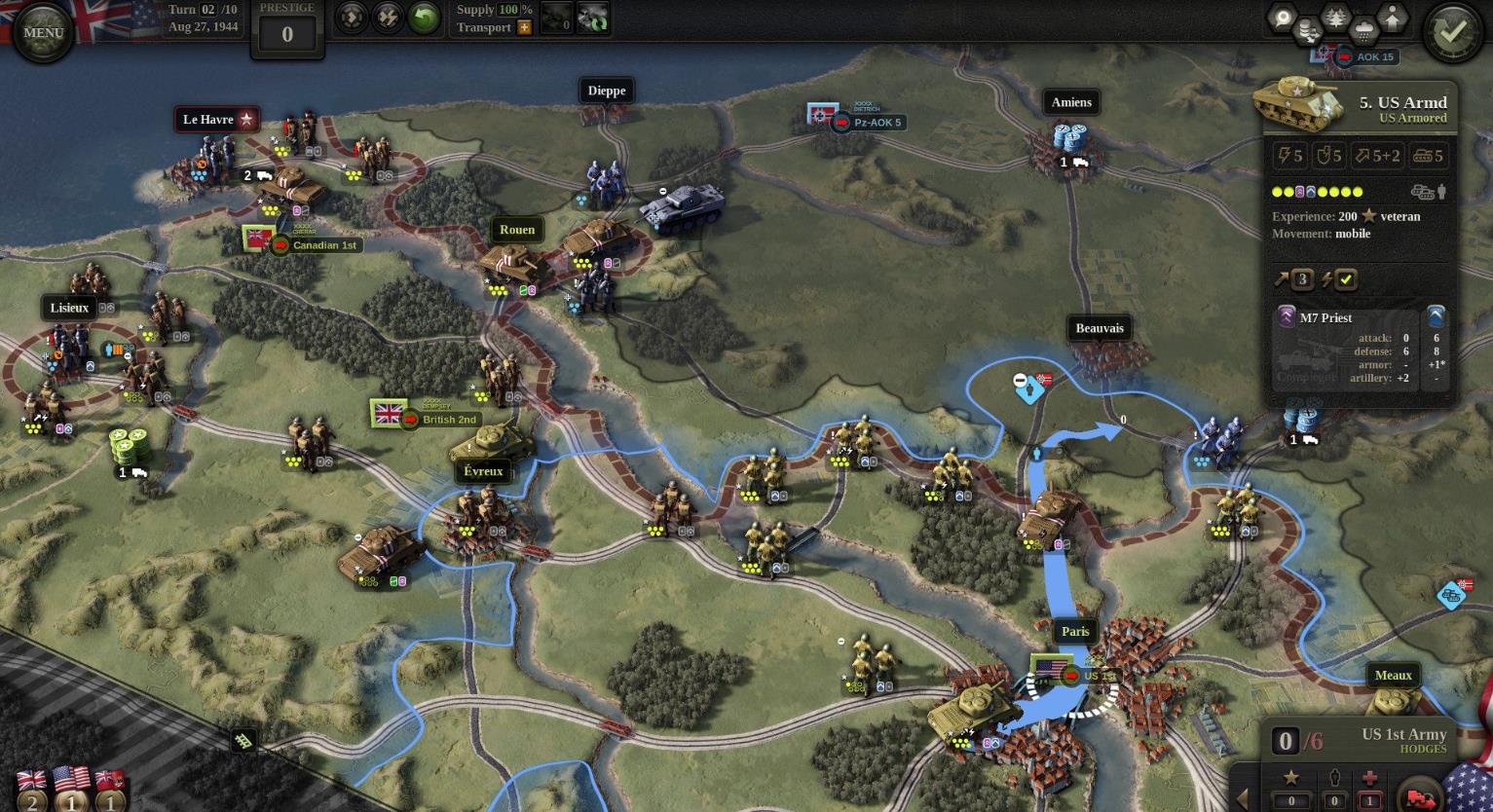Click the red tank icon button
The height and width of the screenshot is (812, 1493).
pyautogui.click(x=1419, y=794)
